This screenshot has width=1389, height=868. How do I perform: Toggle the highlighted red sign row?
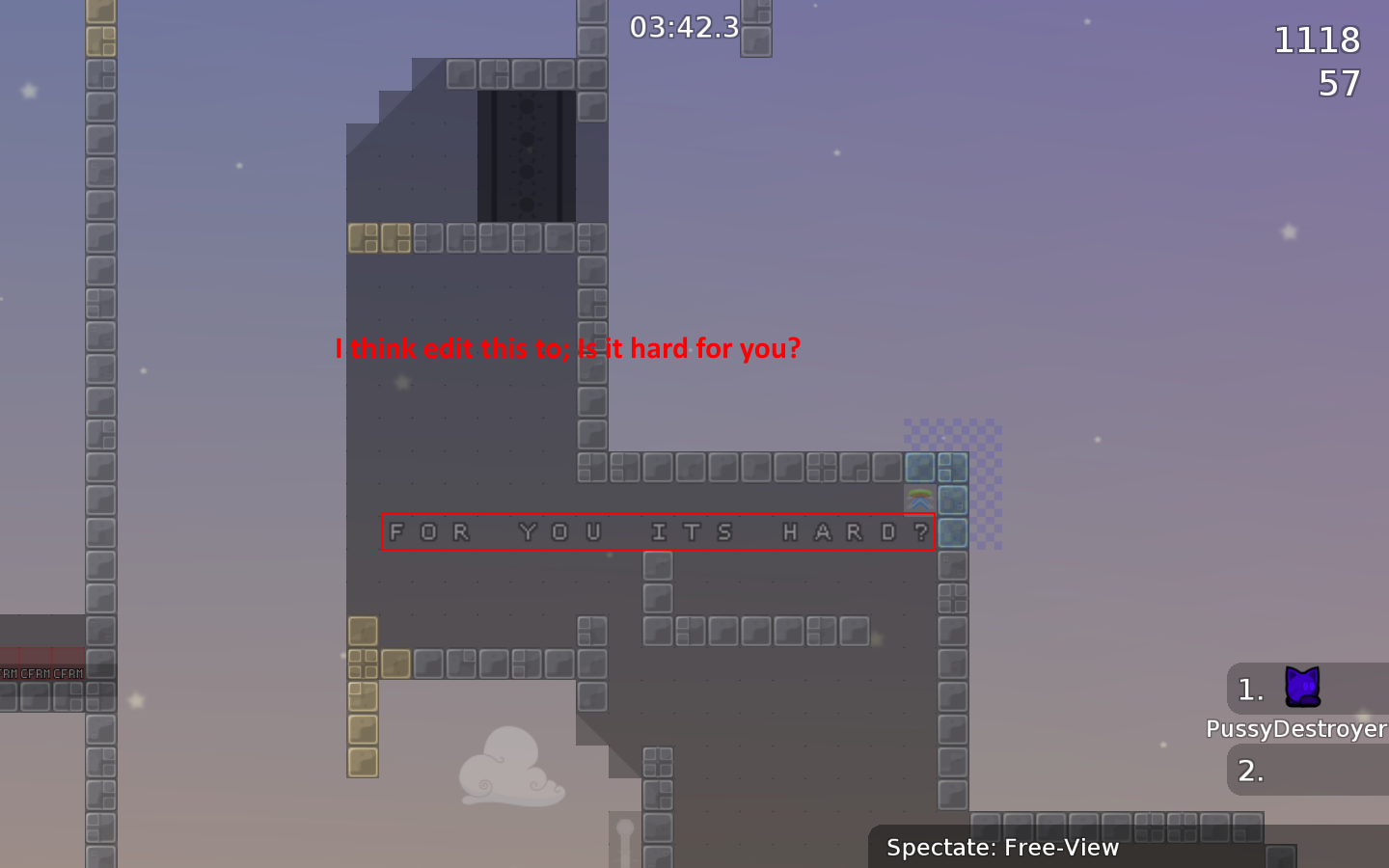click(x=659, y=531)
